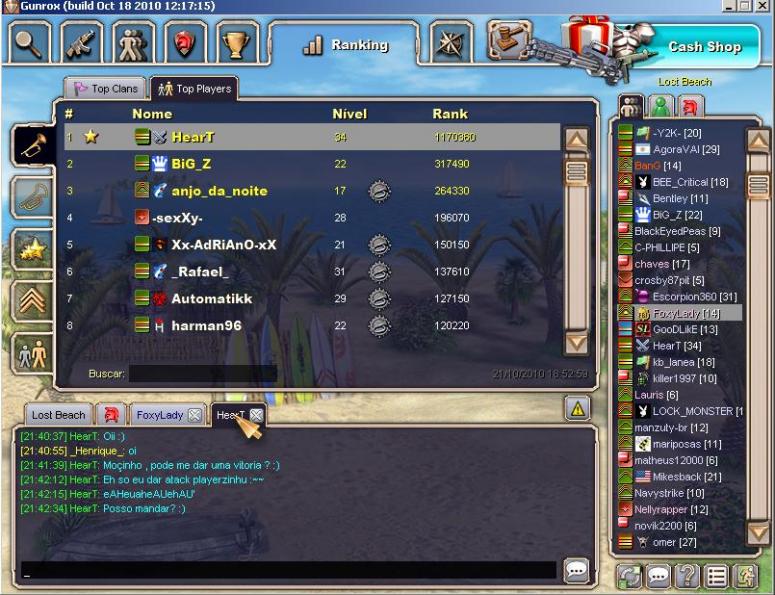Open the trophy icon in the top toolbar
Image resolution: width=775 pixels, height=595 pixels.
click(x=238, y=43)
